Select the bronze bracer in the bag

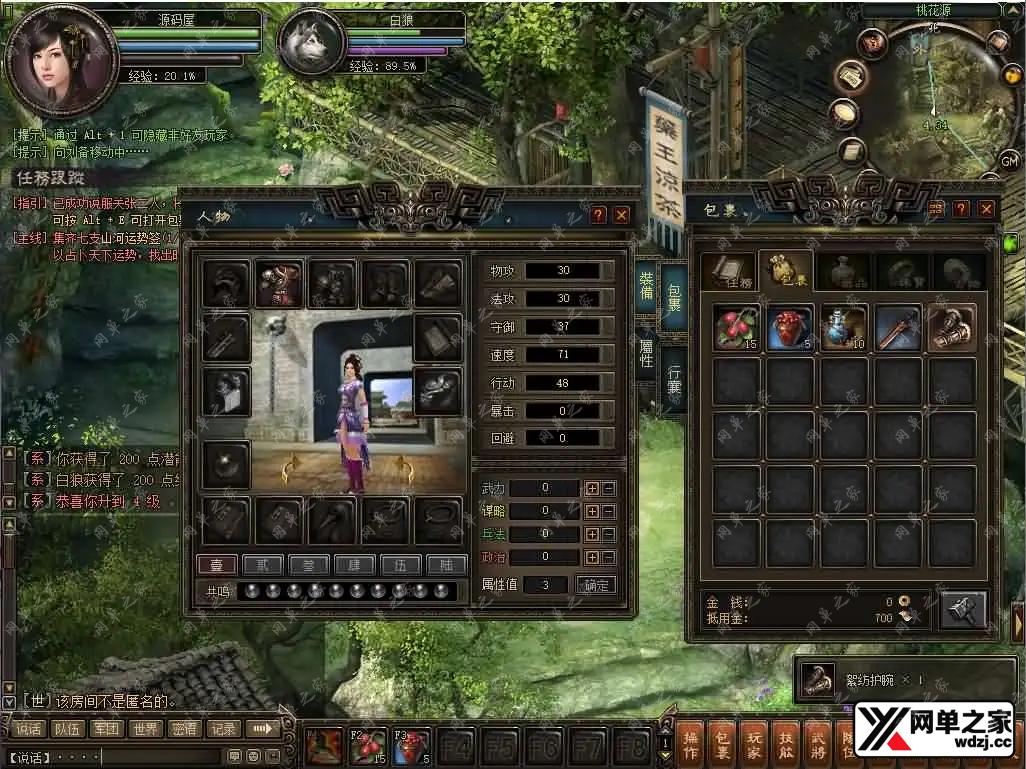click(x=951, y=328)
